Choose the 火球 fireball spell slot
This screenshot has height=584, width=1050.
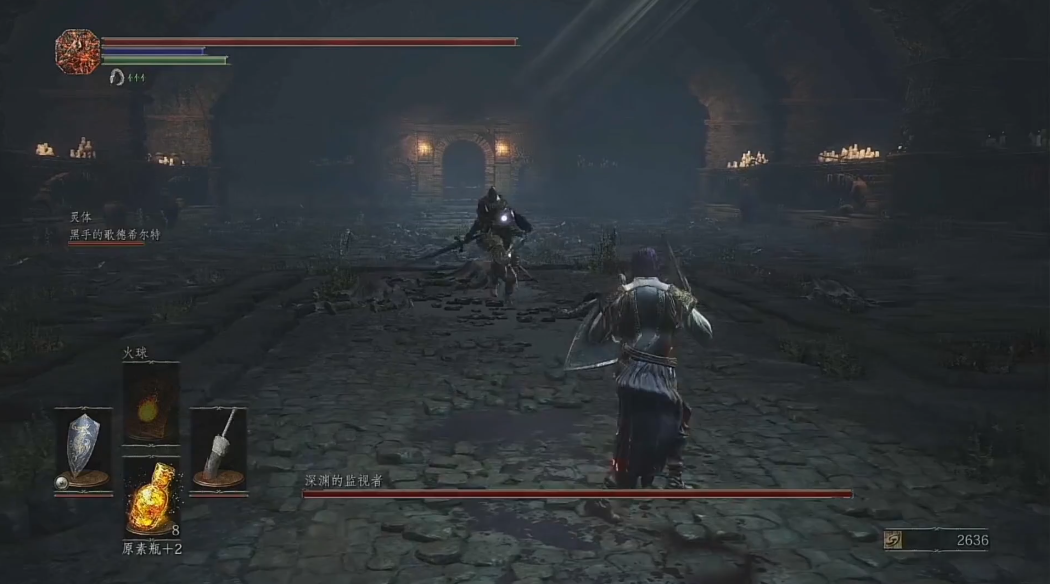coord(151,404)
